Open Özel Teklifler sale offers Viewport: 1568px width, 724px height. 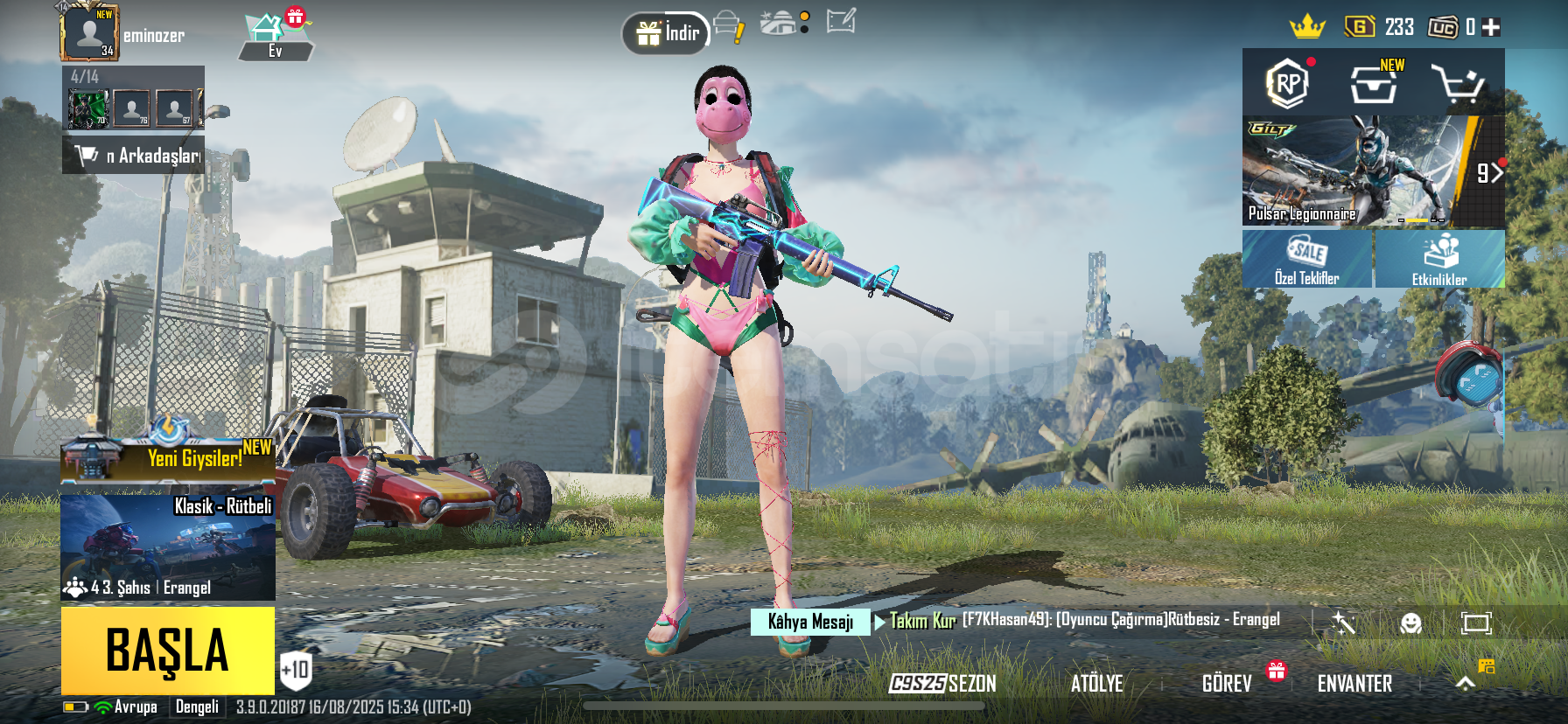point(1307,260)
